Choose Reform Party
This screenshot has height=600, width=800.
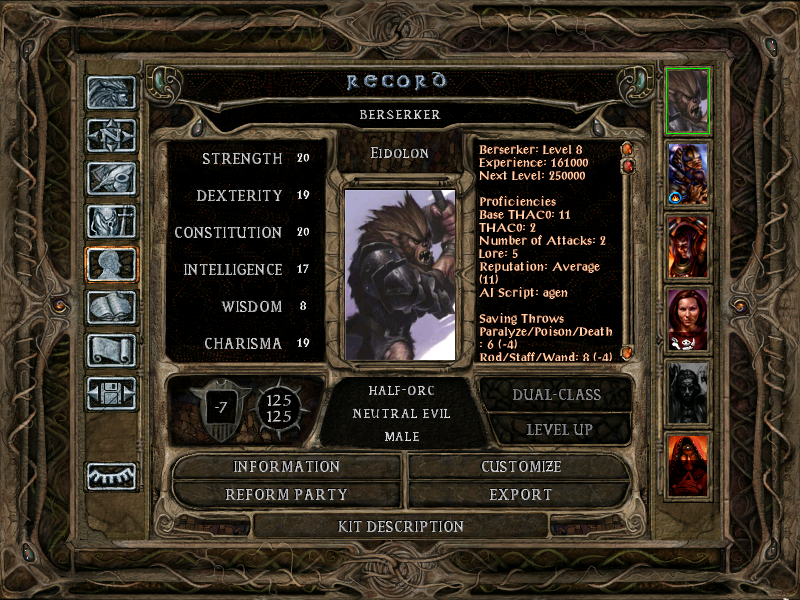coord(287,494)
